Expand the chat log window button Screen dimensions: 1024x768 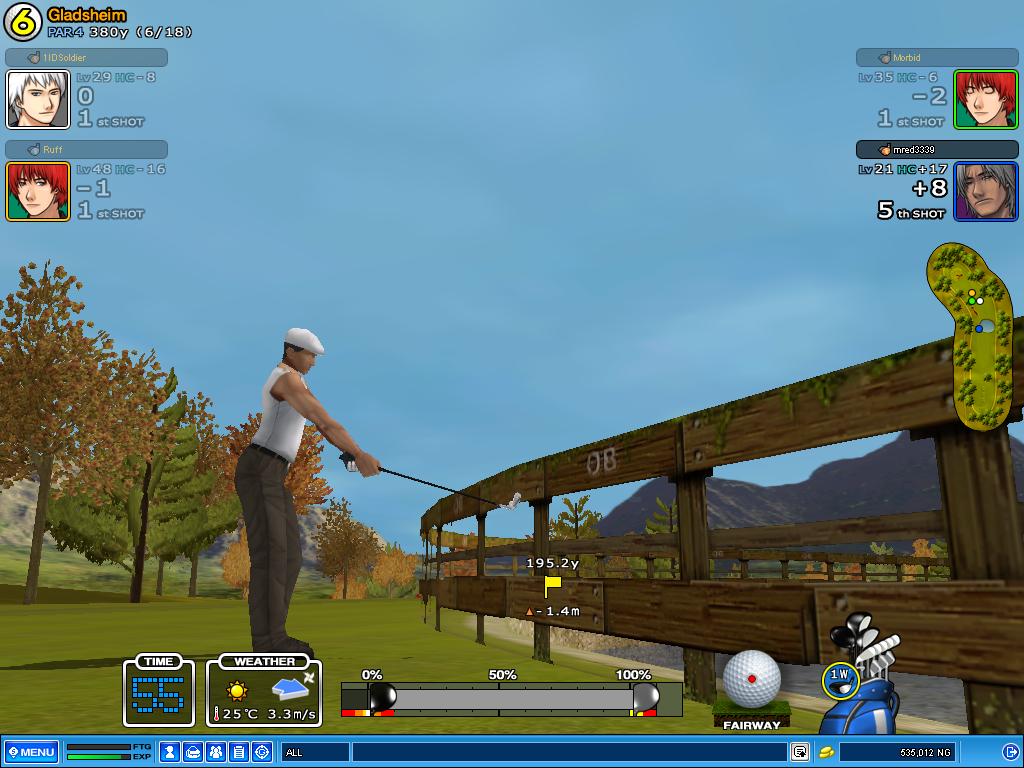pos(800,752)
